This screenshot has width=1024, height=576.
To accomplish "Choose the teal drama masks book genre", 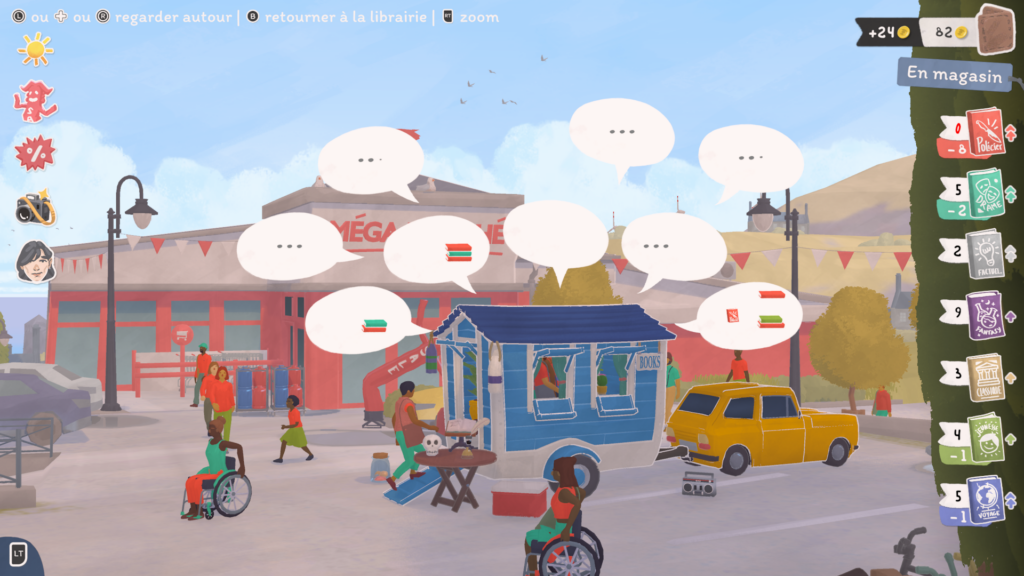I will tap(985, 193).
